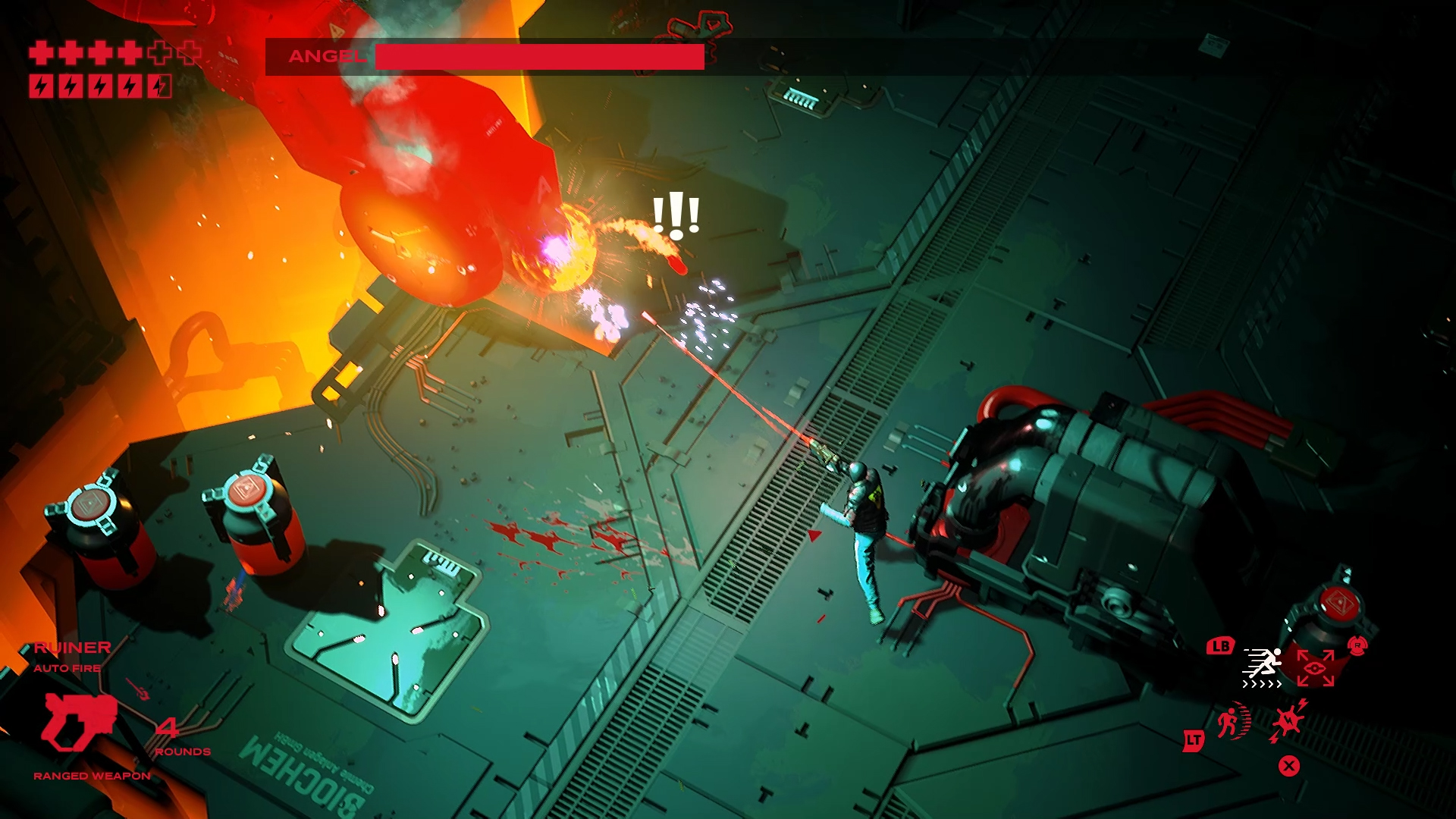
Task: Select the small melee weapon icon
Action: [140, 689]
